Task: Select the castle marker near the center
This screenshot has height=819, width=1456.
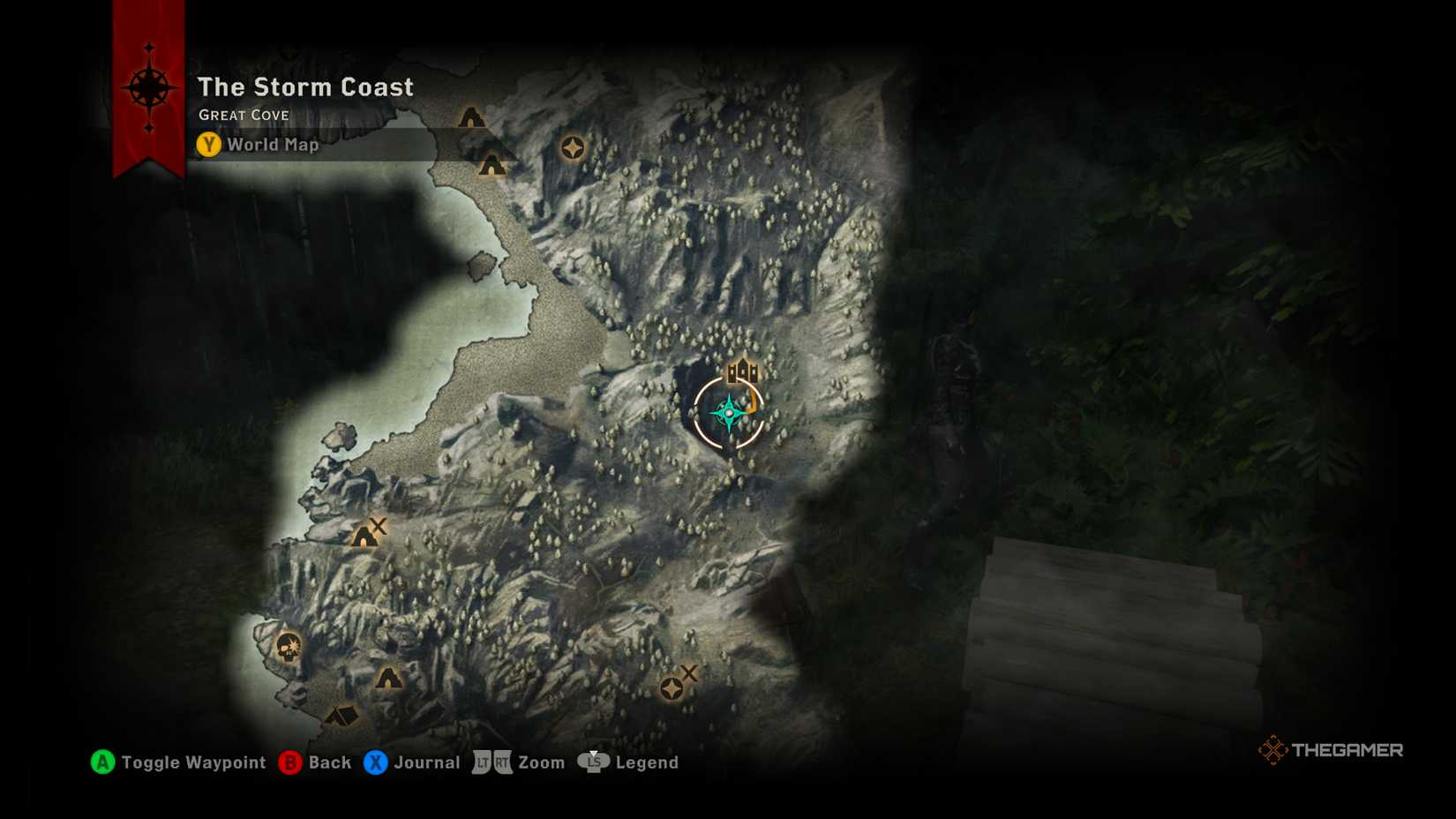Action: coord(742,371)
